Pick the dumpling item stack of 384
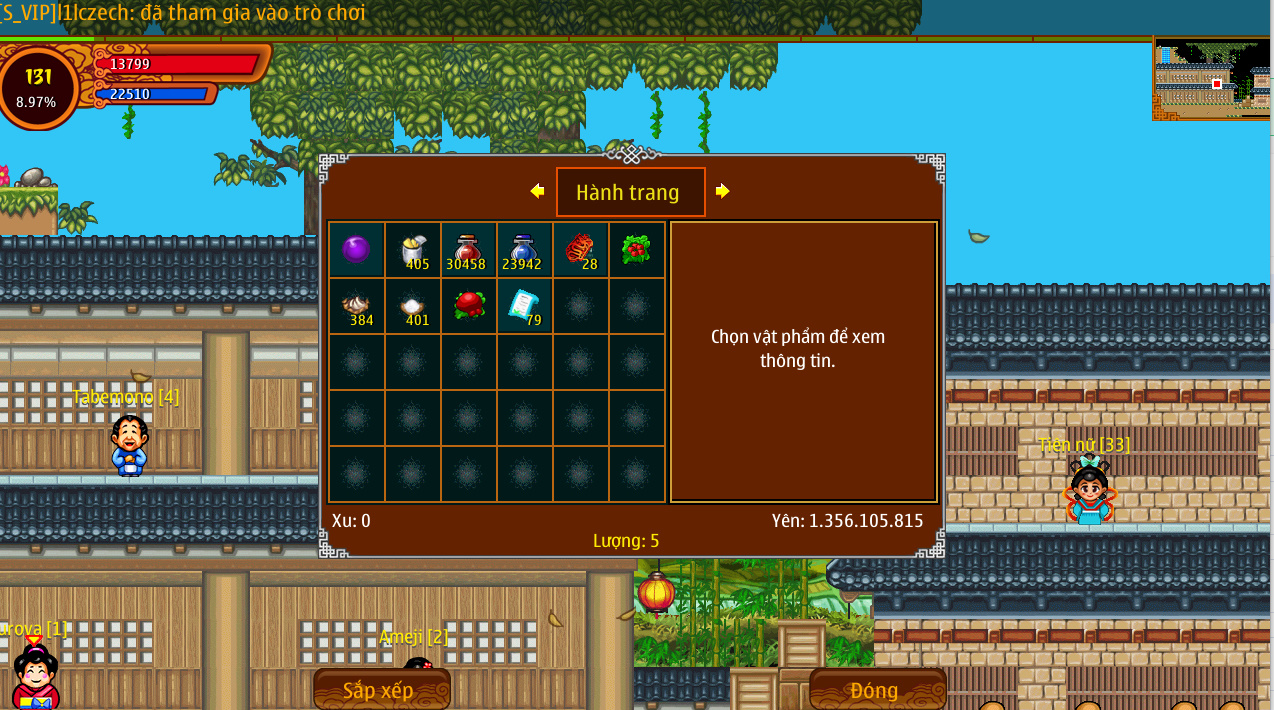This screenshot has width=1274, height=710. click(x=356, y=305)
